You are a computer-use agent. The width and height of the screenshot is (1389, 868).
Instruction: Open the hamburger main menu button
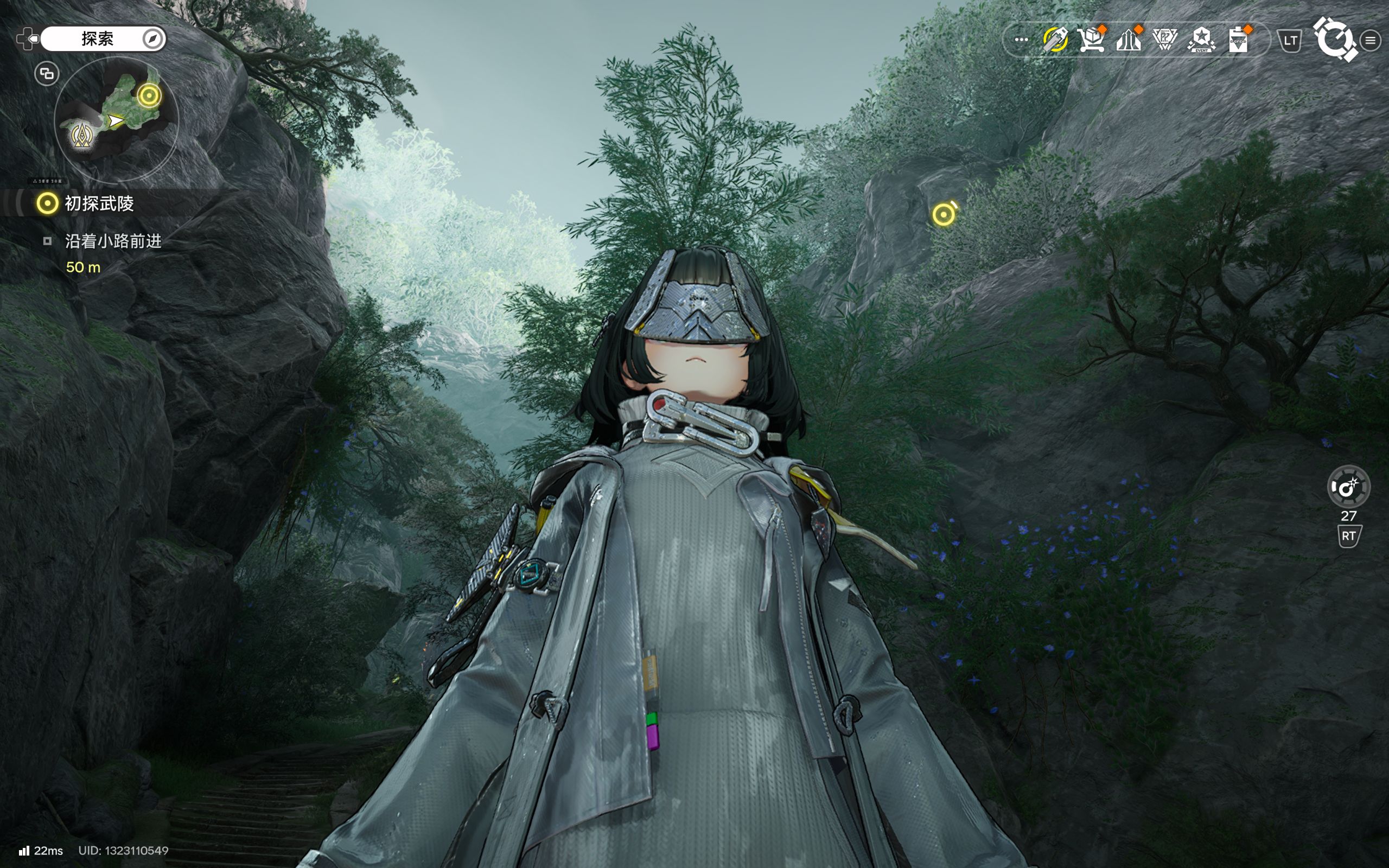[x=1371, y=40]
